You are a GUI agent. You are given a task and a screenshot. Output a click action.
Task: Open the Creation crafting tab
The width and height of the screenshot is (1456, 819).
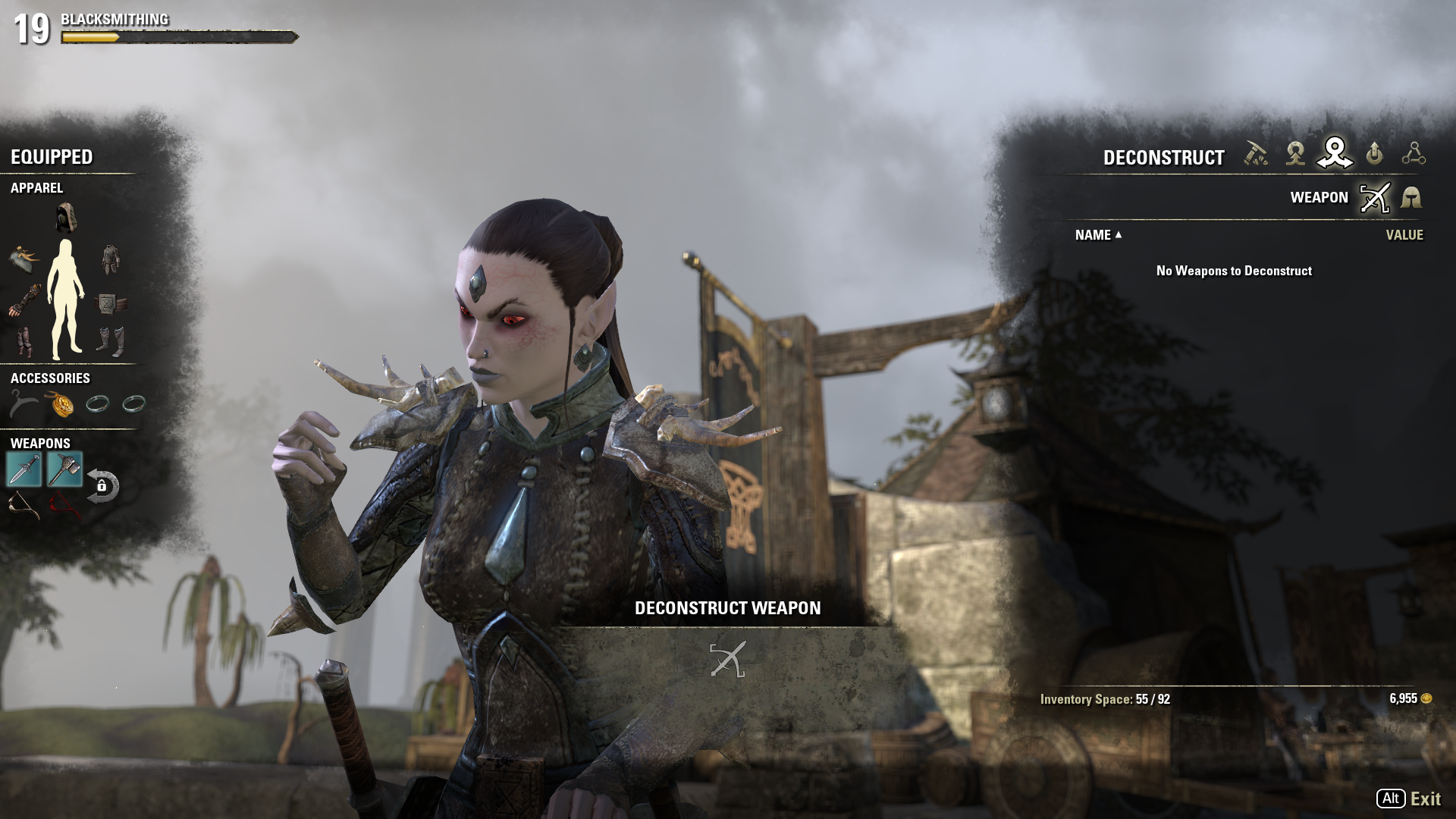coord(1295,154)
